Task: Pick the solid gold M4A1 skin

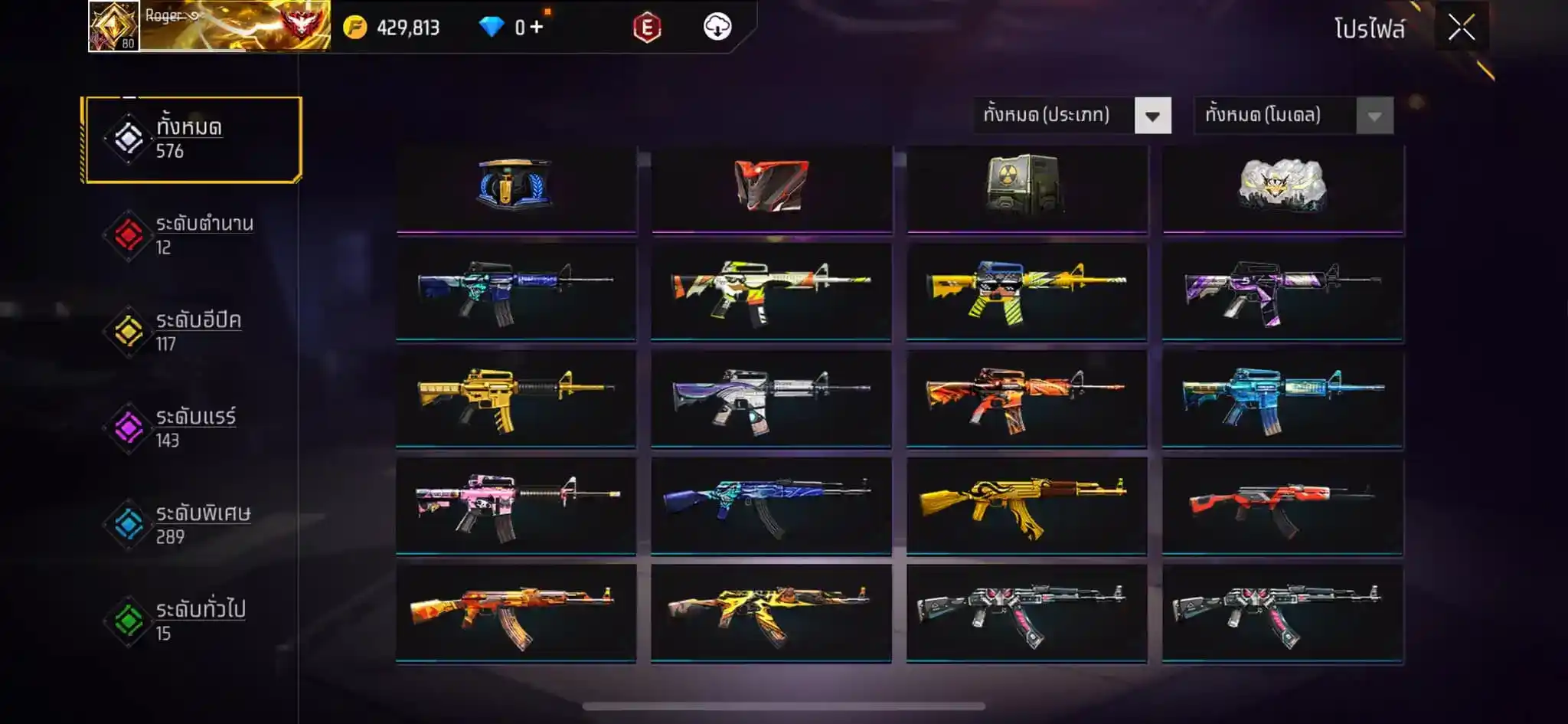Action: [515, 398]
